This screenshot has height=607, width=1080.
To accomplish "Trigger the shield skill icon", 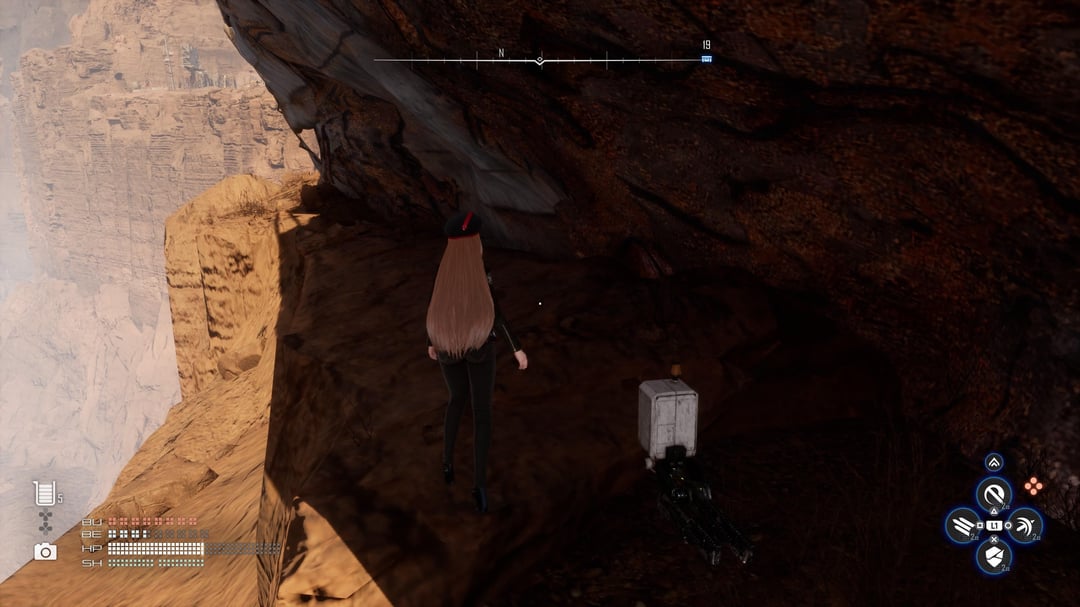I will pyautogui.click(x=993, y=556).
